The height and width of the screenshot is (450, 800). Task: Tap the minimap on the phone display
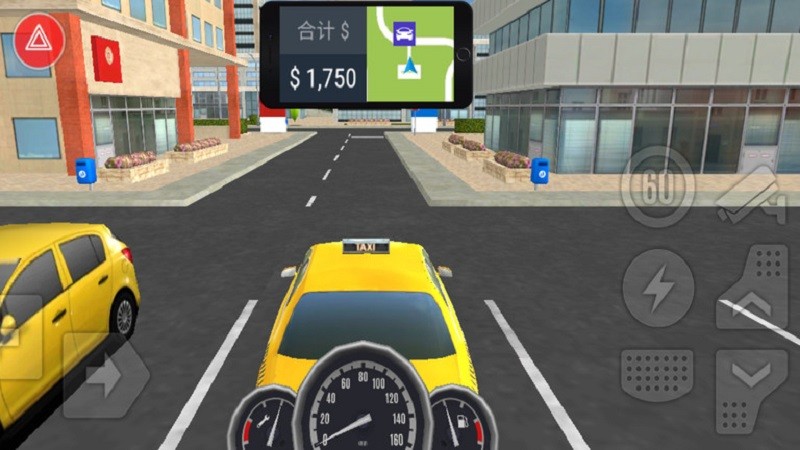(411, 53)
